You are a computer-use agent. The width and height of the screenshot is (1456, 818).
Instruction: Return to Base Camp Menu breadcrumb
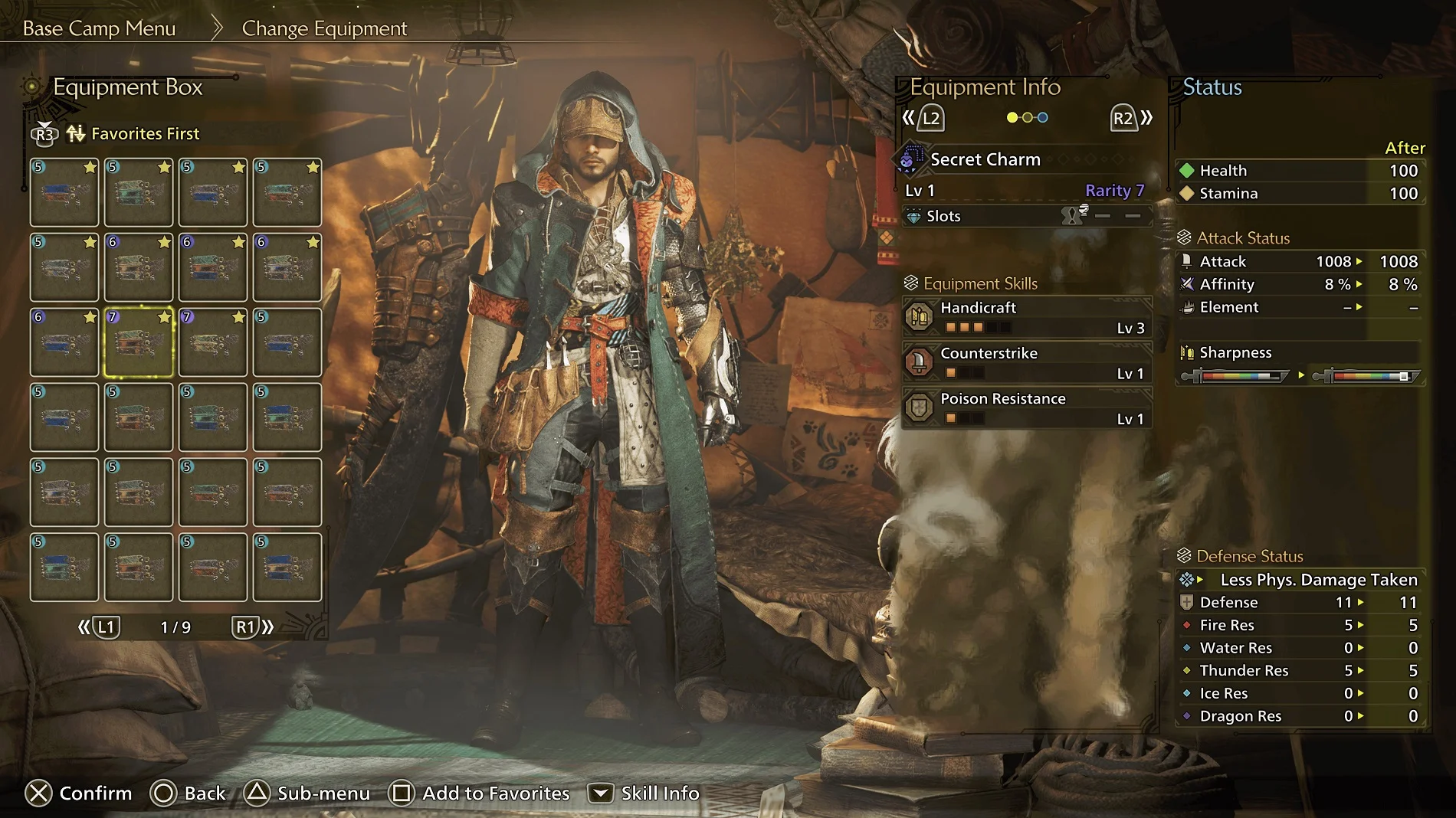click(99, 28)
